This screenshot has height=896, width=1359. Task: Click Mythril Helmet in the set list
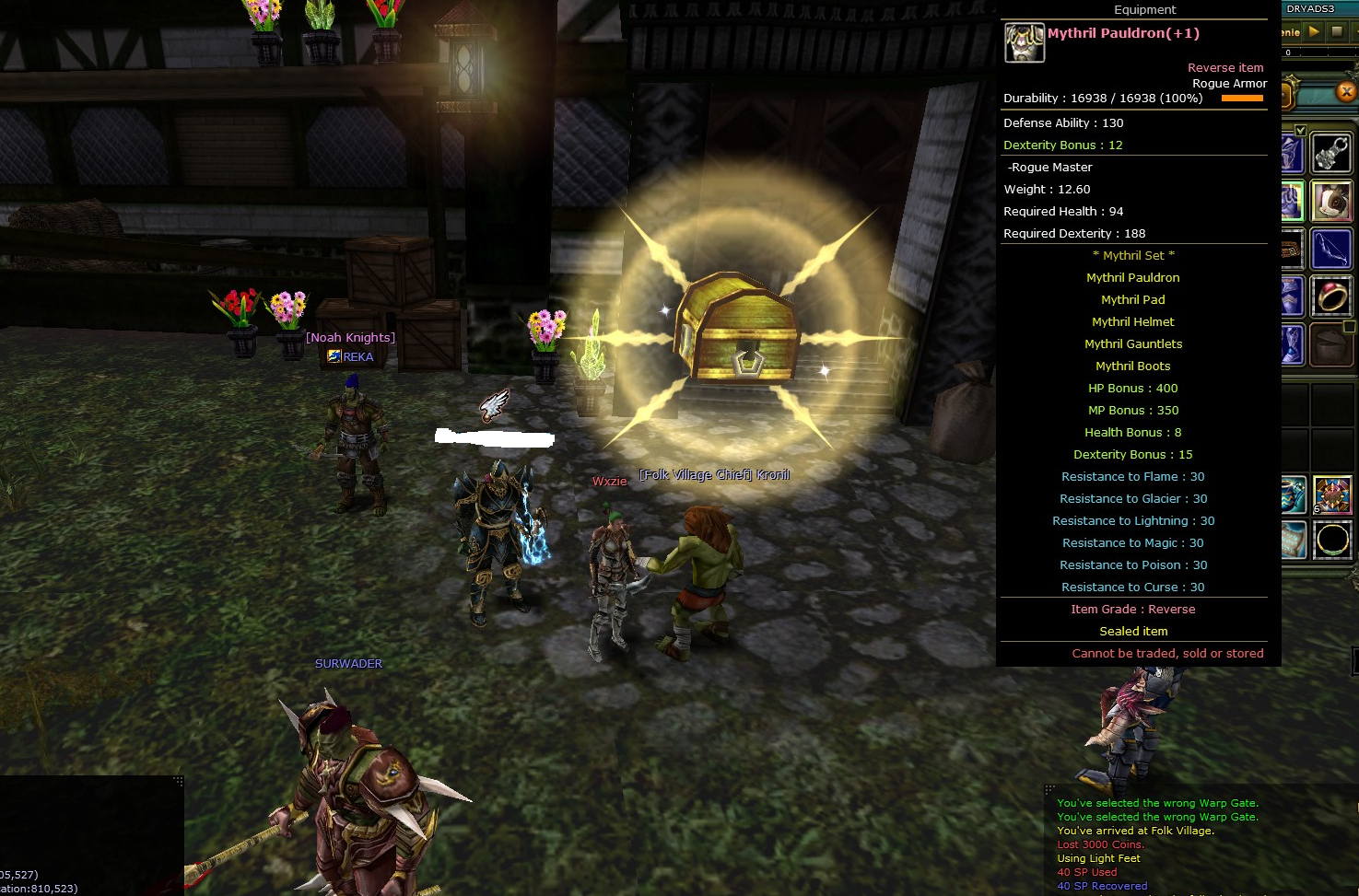point(1132,321)
